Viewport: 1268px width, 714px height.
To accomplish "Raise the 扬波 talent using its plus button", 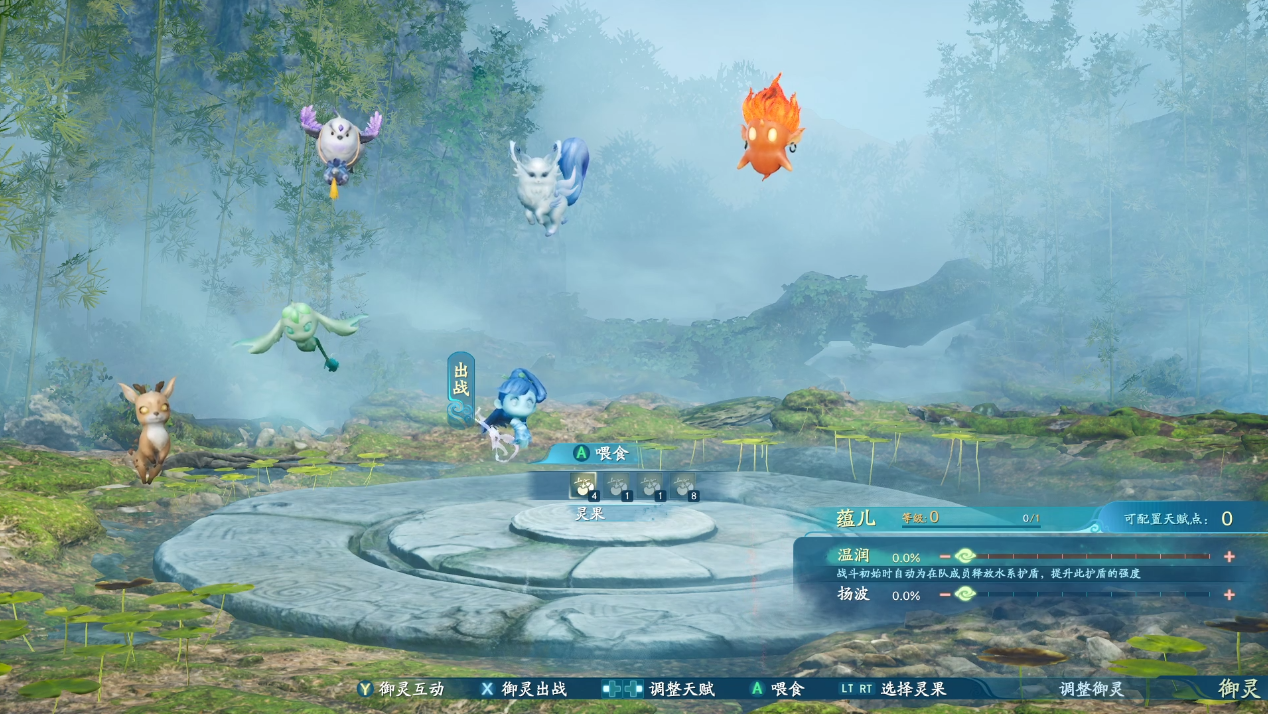I will coord(1229,595).
